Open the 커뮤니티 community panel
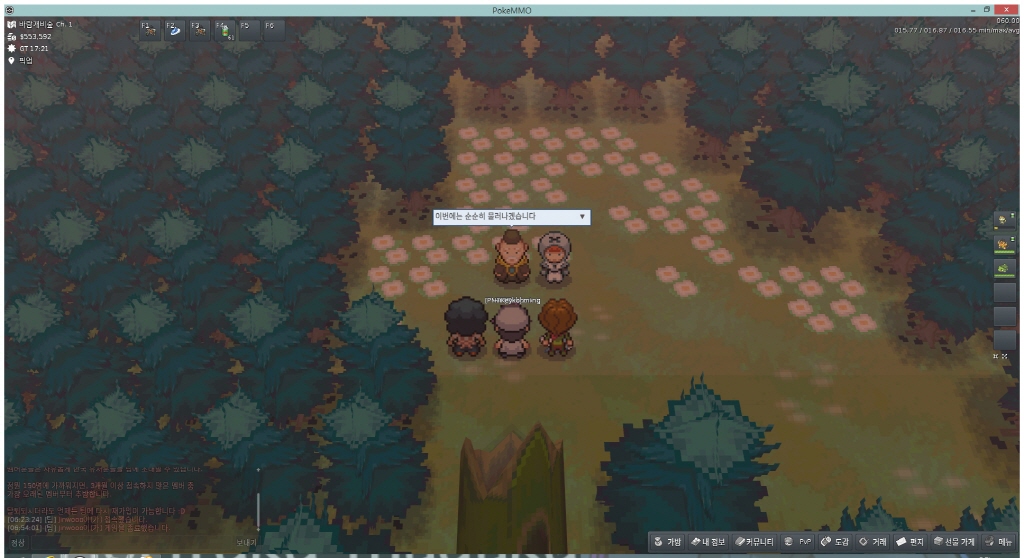 pos(754,541)
